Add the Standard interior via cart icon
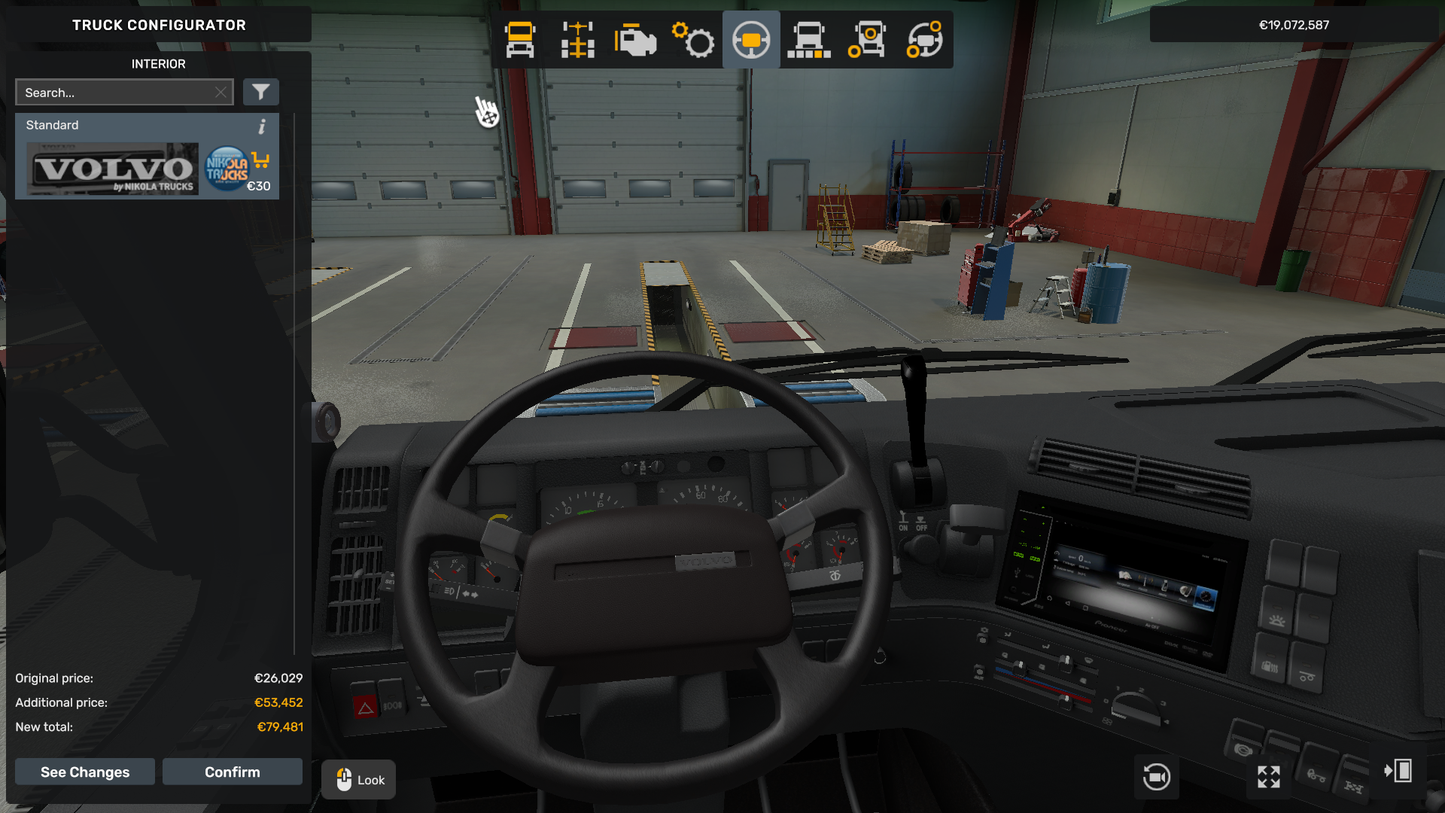1445x813 pixels. tap(261, 160)
